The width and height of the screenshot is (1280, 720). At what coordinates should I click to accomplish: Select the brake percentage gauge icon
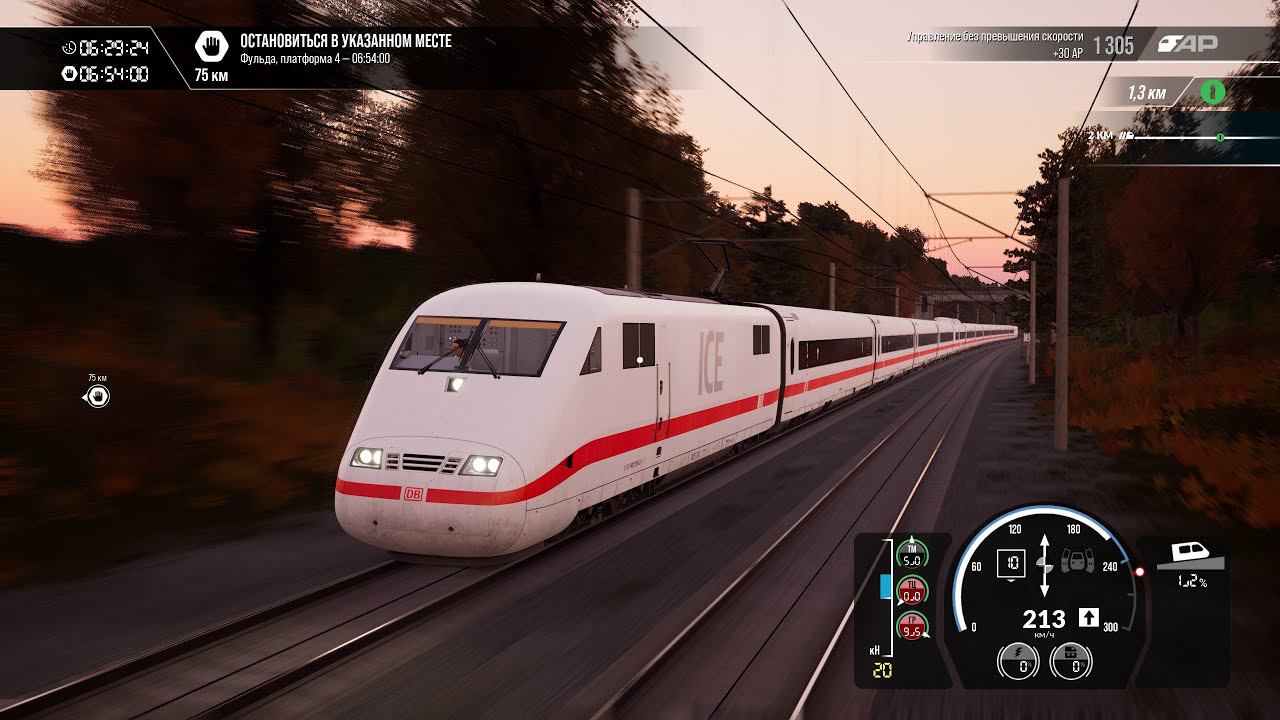tap(1070, 662)
